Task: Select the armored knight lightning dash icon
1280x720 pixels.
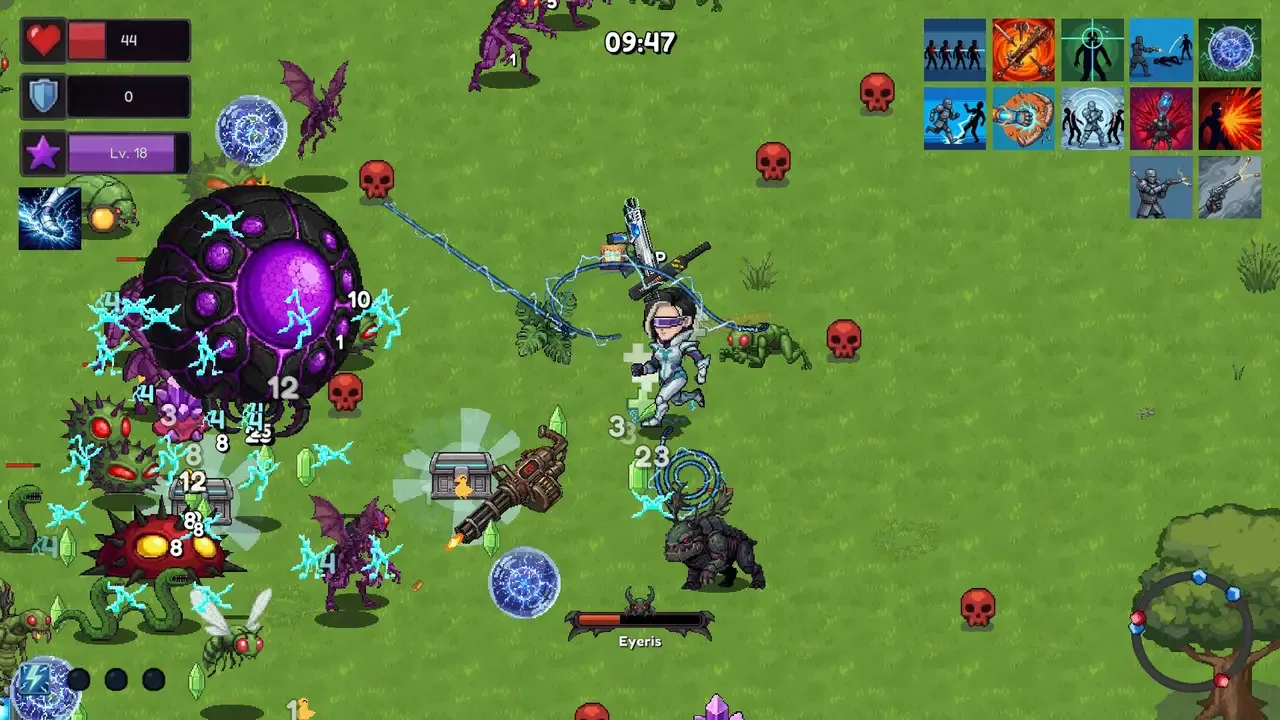Action: pos(954,119)
